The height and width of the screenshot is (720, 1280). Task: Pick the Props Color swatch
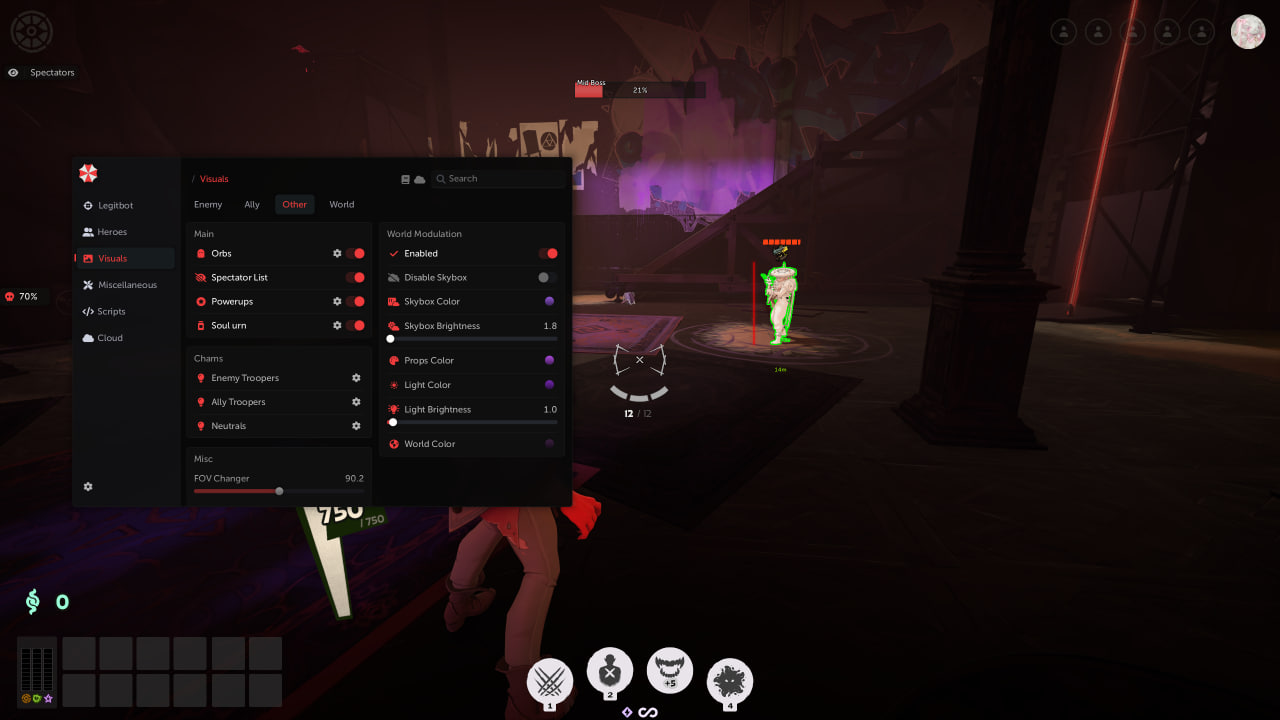click(x=549, y=361)
